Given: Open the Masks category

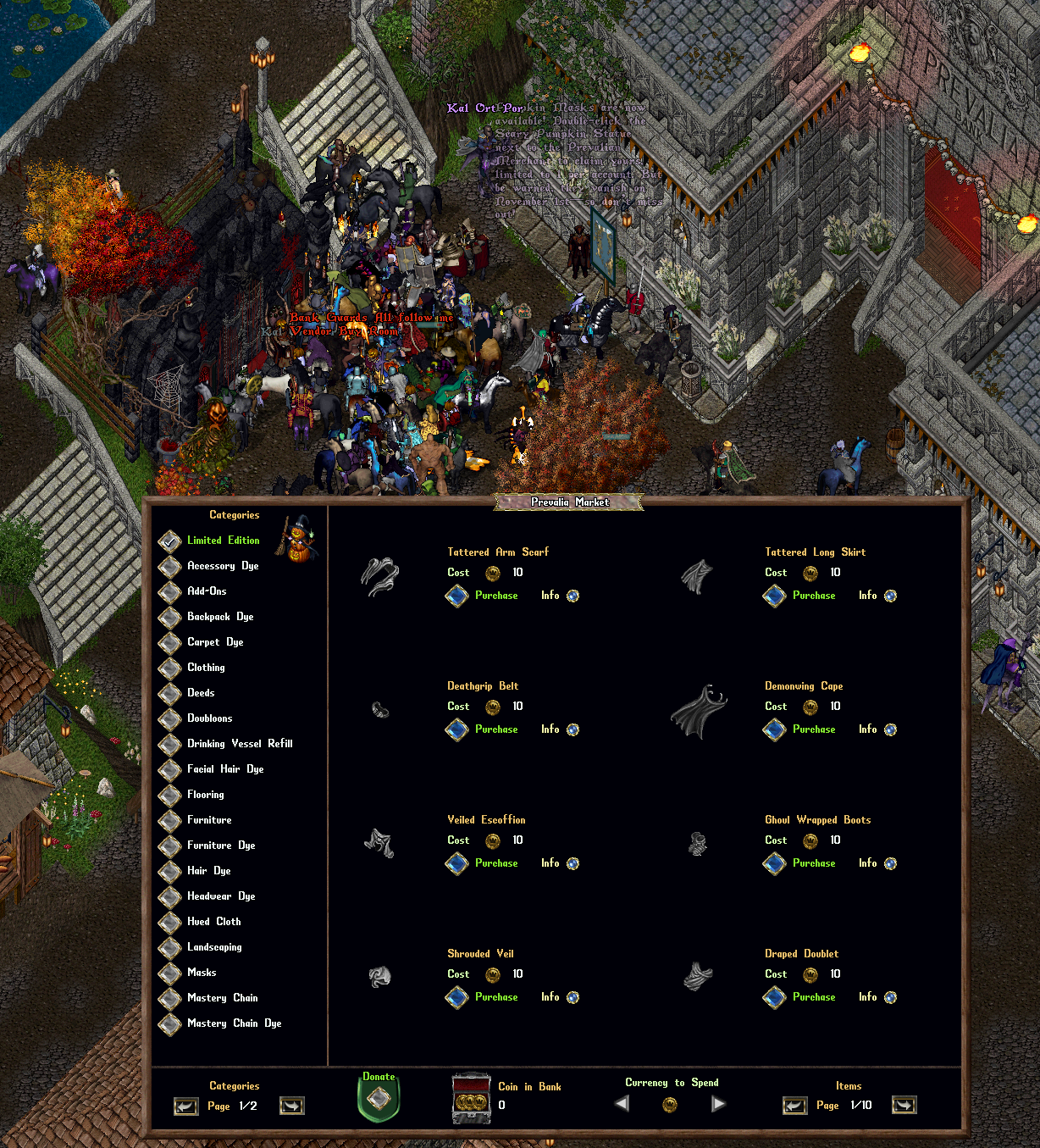Looking at the screenshot, I should [x=171, y=973].
